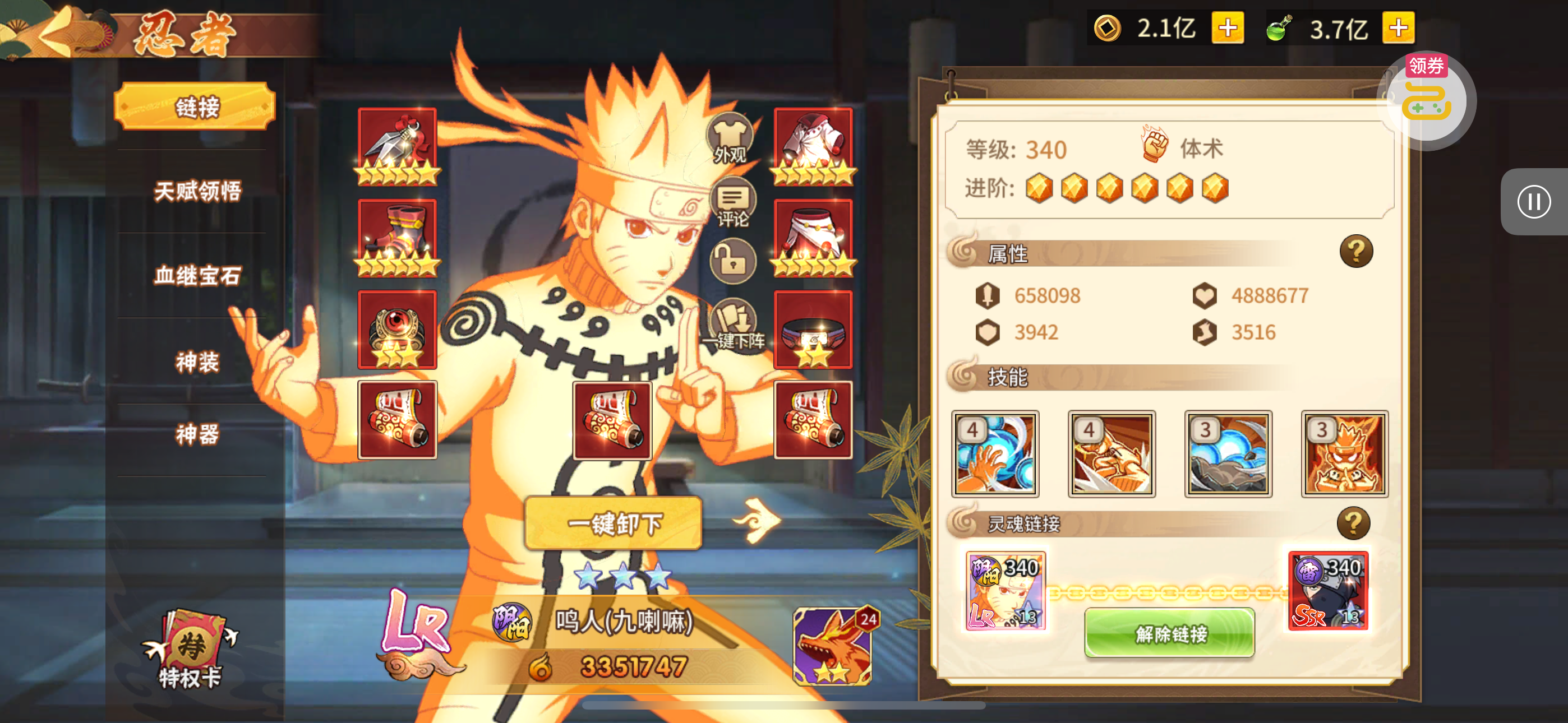
Task: Open the 天赋领悟 tab
Action: click(197, 191)
